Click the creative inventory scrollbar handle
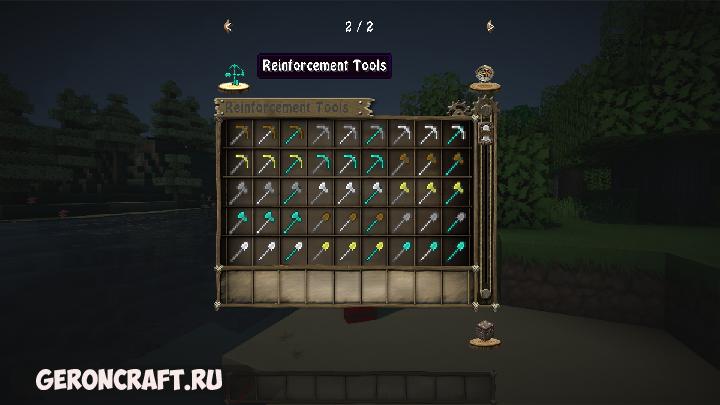This screenshot has width=720, height=405. [484, 129]
